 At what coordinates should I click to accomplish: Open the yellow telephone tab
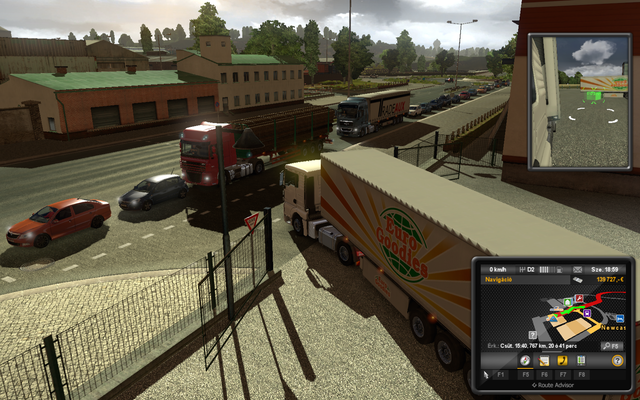[563, 360]
